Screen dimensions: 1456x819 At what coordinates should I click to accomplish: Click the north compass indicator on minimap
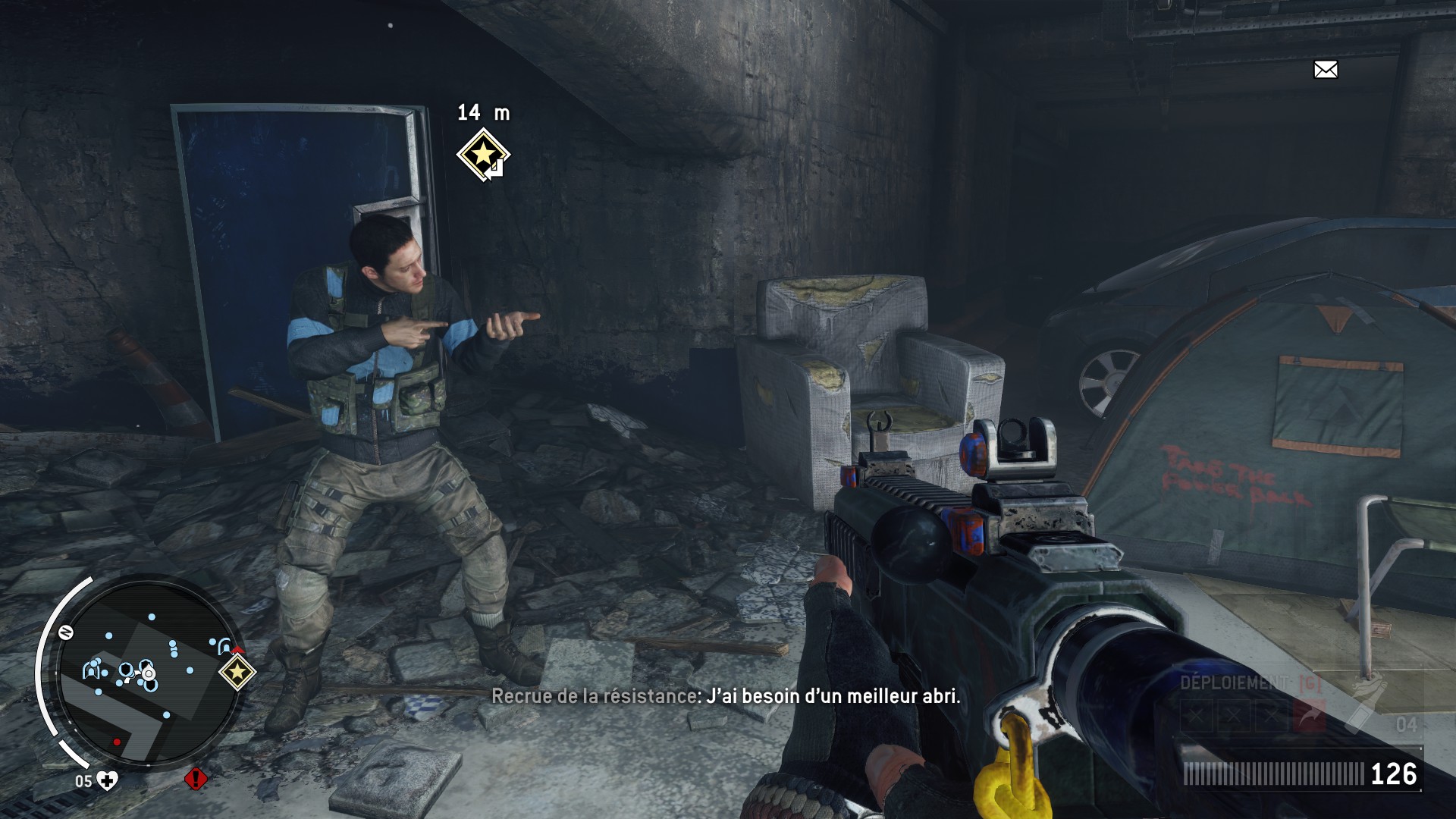click(66, 632)
